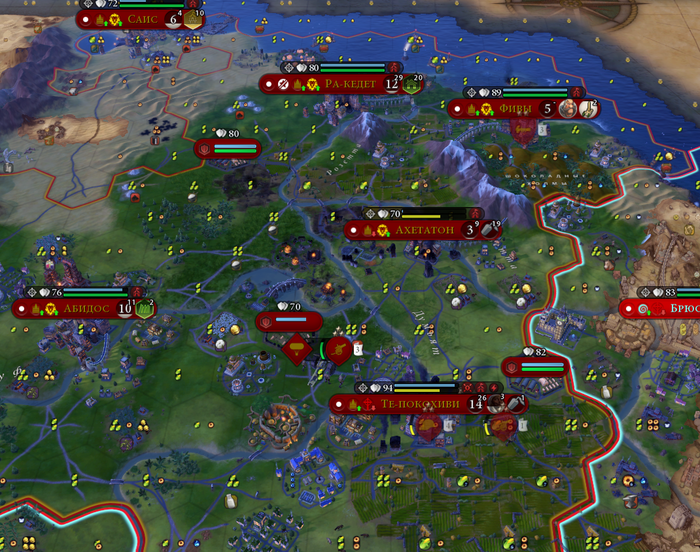Select the Ра-кедет city banner
700x552 pixels.
tap(343, 84)
